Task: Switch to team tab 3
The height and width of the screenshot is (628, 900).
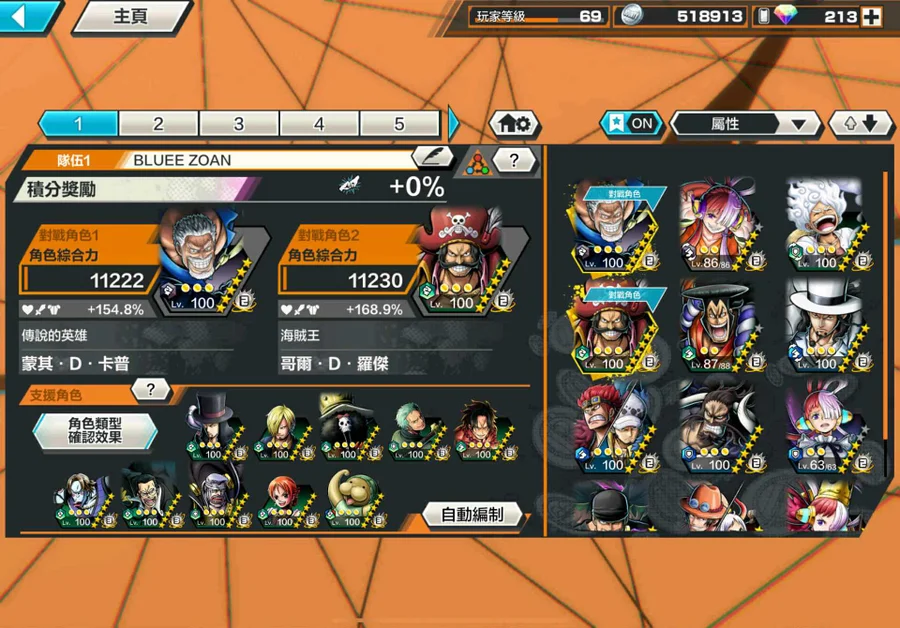Action: click(x=239, y=124)
